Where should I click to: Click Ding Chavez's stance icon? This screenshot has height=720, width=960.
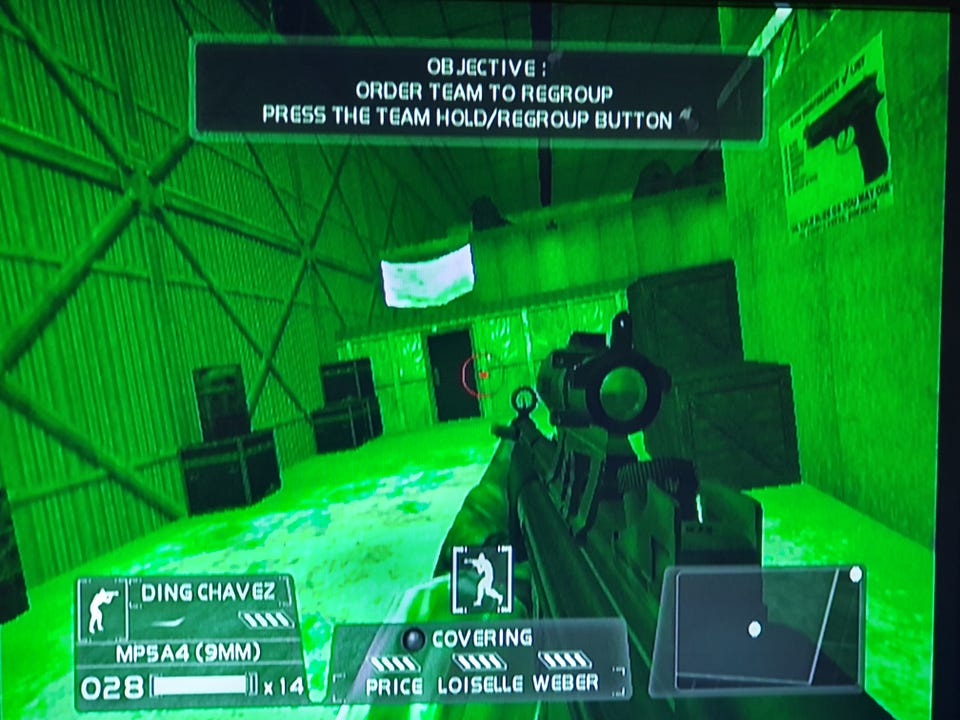pyautogui.click(x=103, y=608)
